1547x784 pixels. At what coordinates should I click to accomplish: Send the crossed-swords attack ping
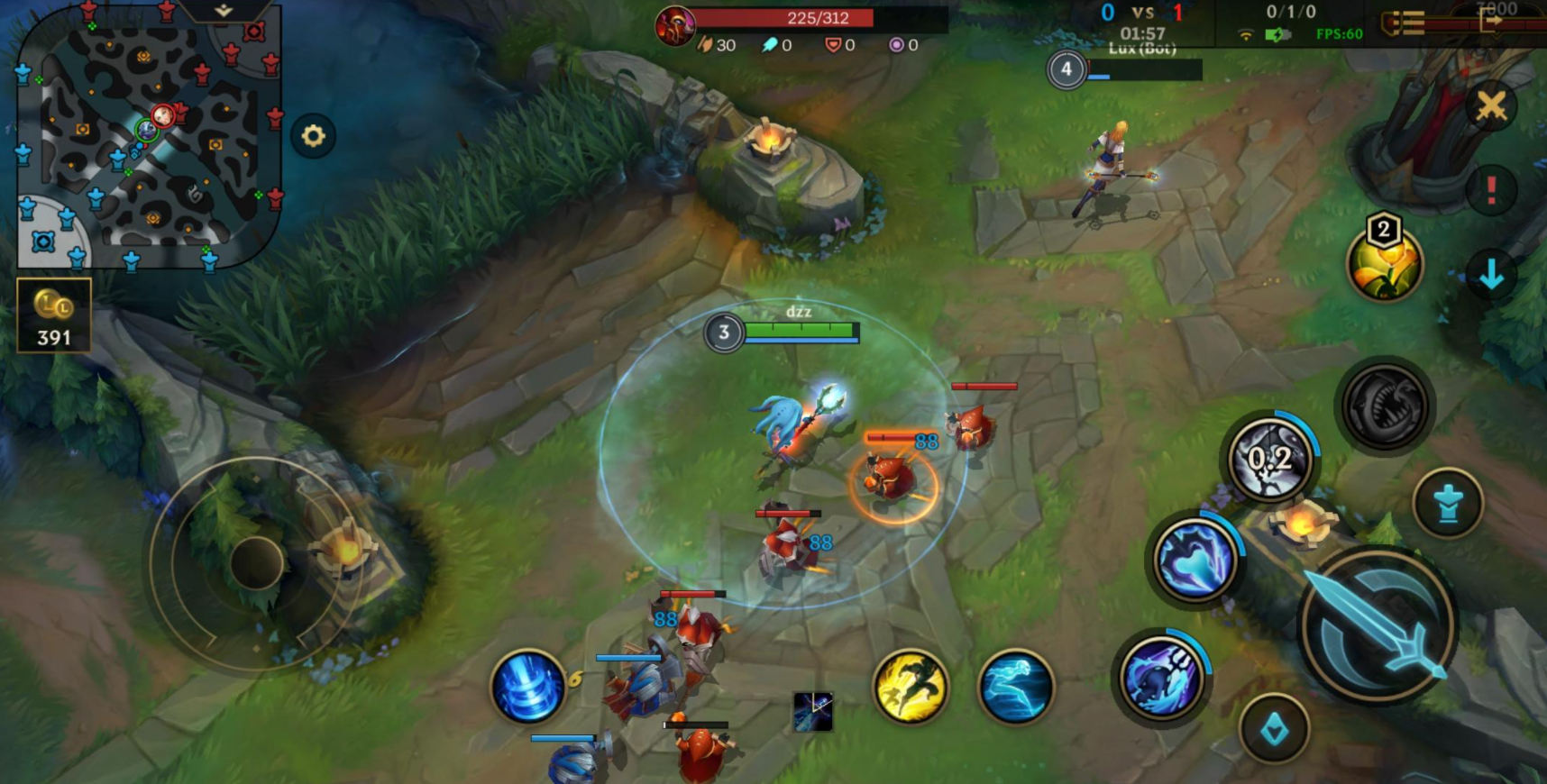1491,106
